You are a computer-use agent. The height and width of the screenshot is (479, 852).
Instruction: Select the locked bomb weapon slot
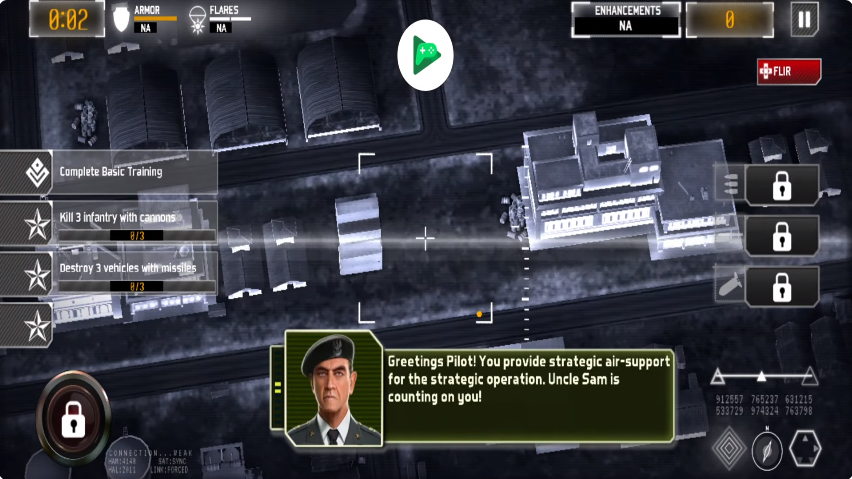pyautogui.click(x=782, y=287)
